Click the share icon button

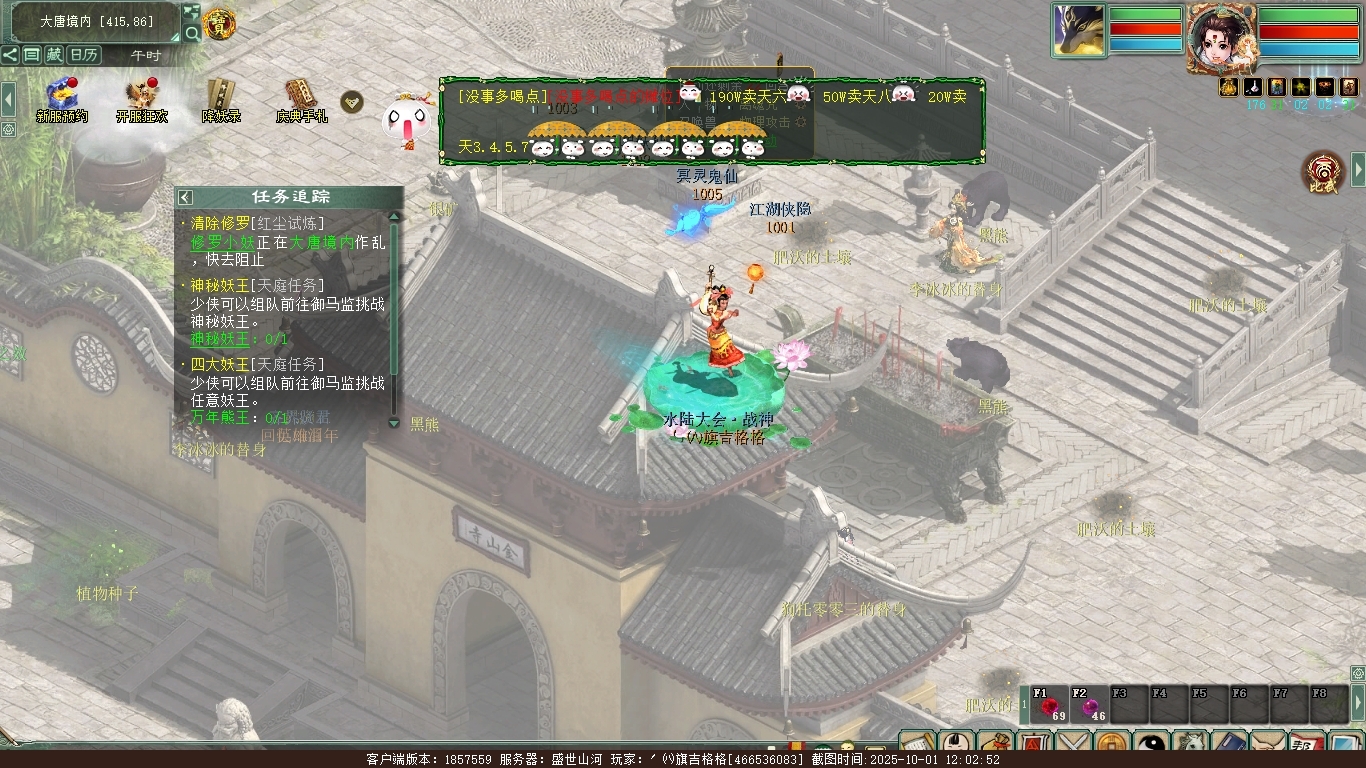click(10, 55)
